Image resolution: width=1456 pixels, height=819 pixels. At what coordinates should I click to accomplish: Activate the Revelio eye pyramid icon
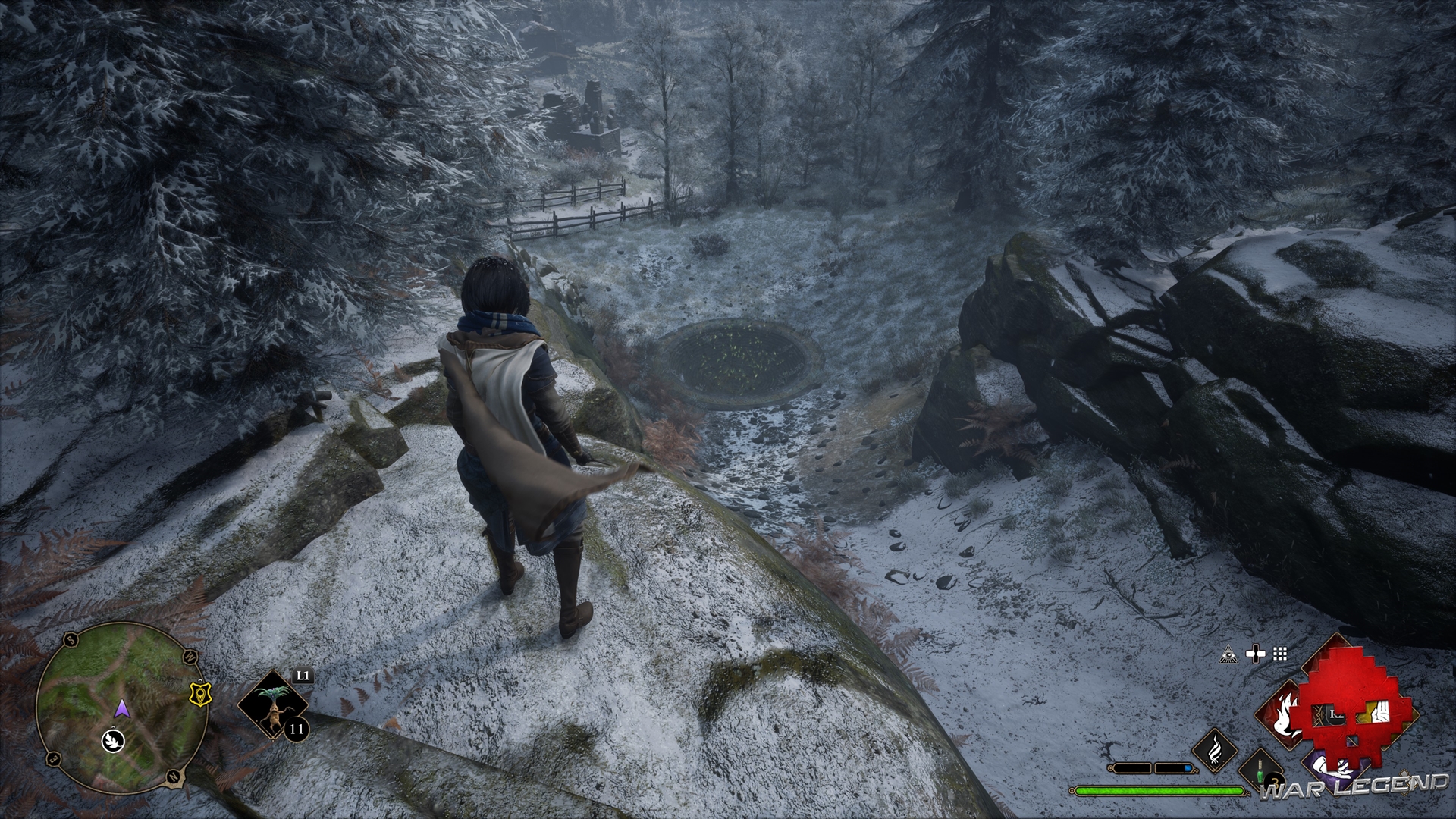1228,654
